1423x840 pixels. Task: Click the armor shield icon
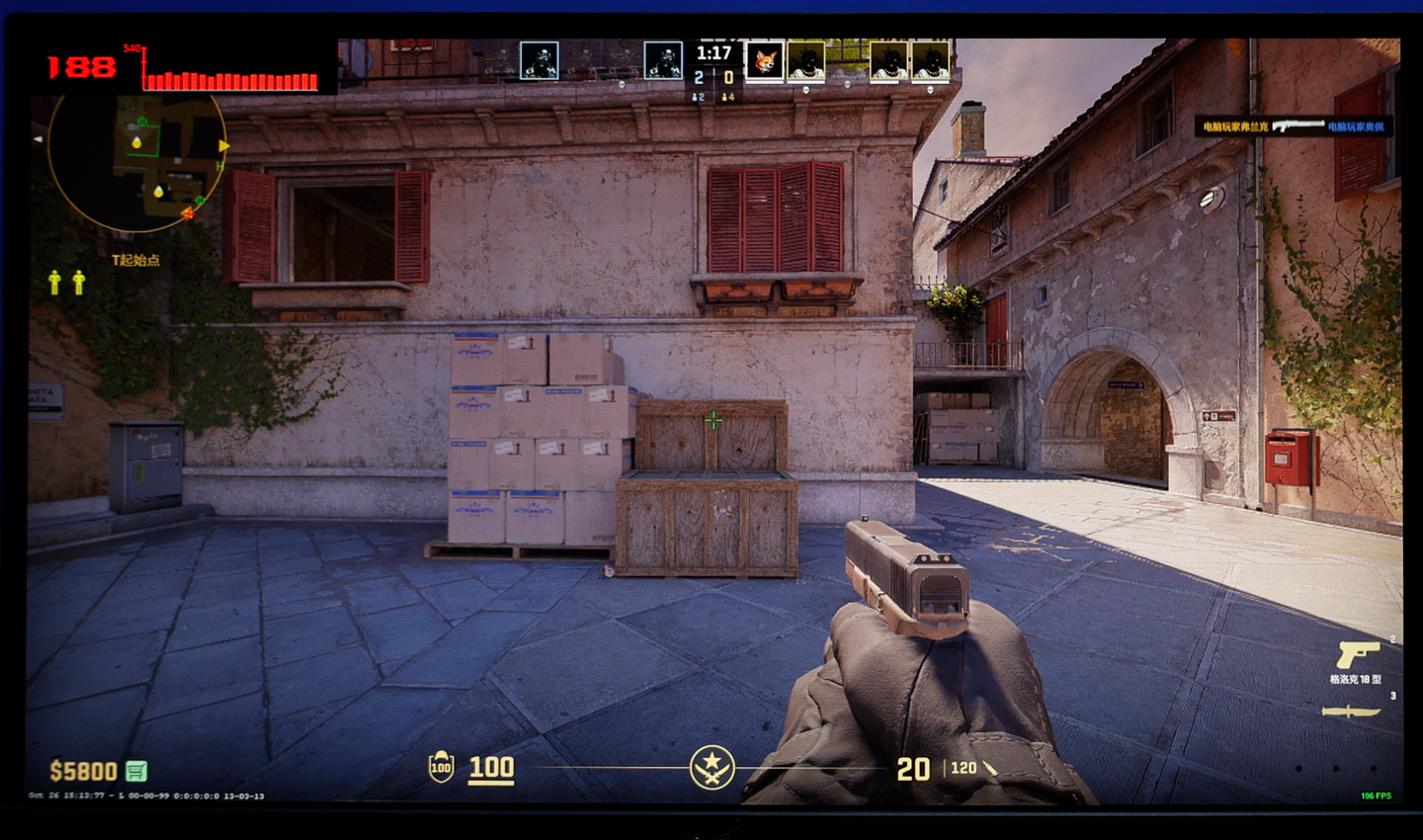(441, 767)
